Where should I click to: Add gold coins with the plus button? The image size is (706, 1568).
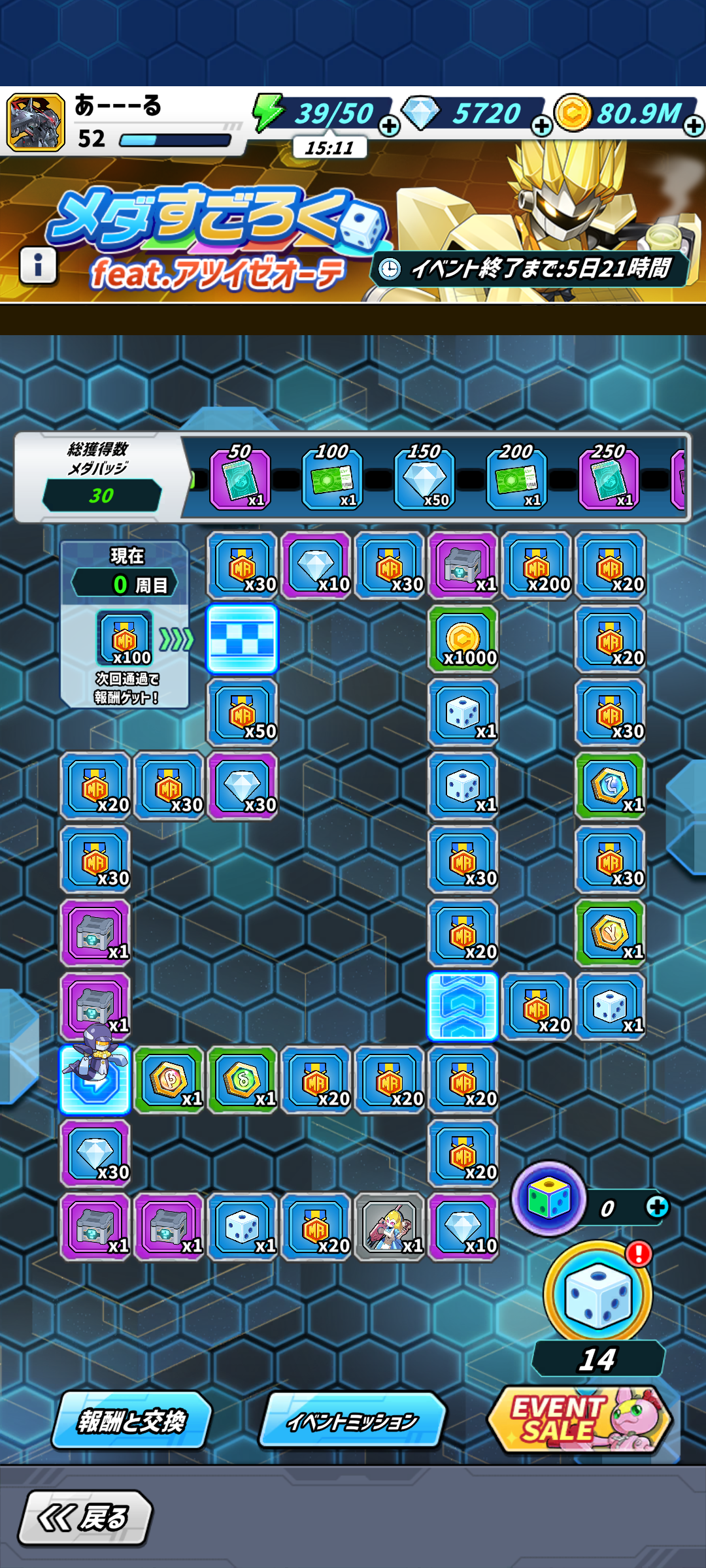point(694,125)
